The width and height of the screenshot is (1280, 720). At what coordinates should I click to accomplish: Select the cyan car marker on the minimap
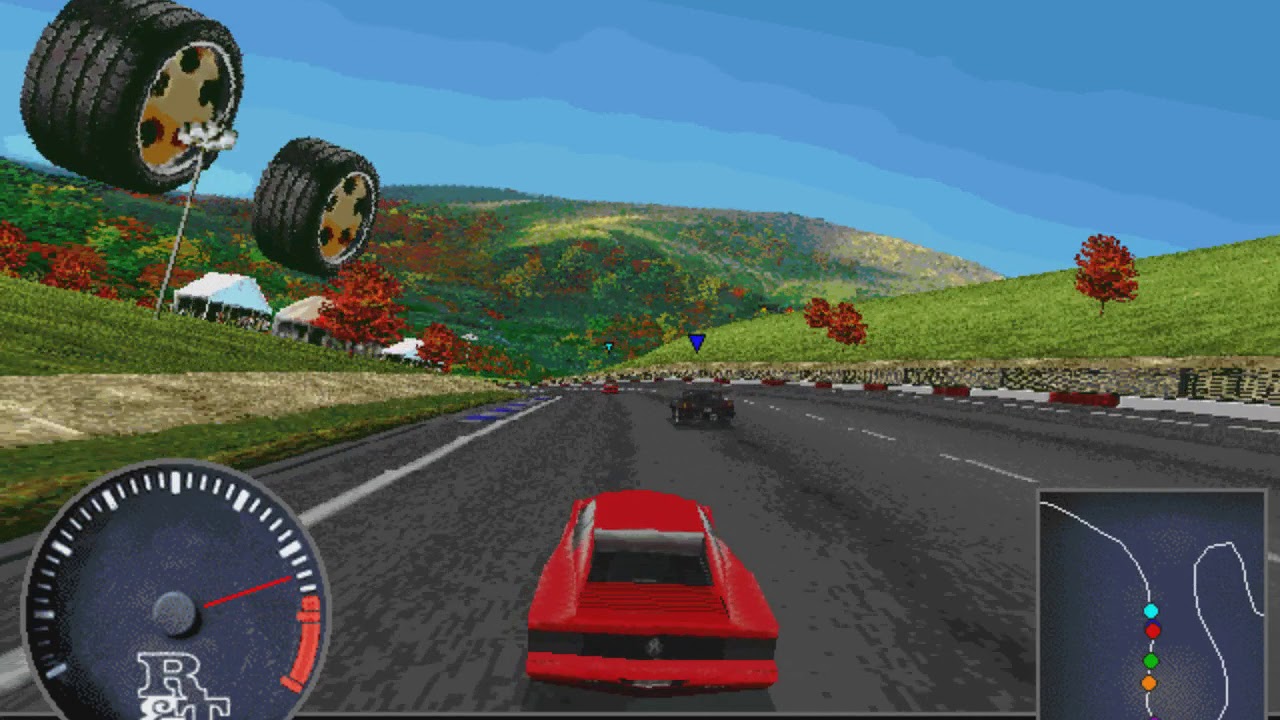point(1150,611)
